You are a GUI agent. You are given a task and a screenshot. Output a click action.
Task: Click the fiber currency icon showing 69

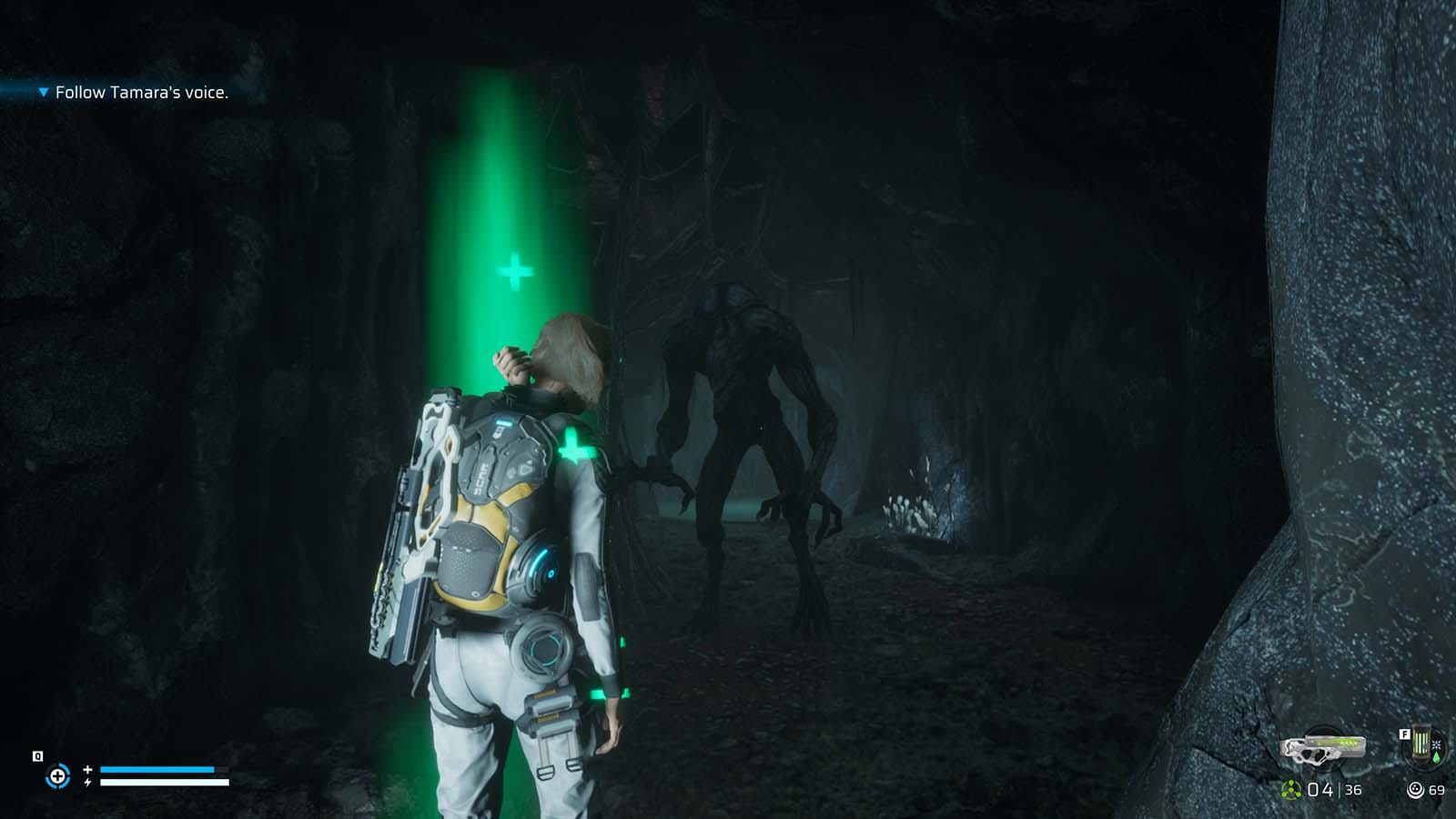point(1416,789)
